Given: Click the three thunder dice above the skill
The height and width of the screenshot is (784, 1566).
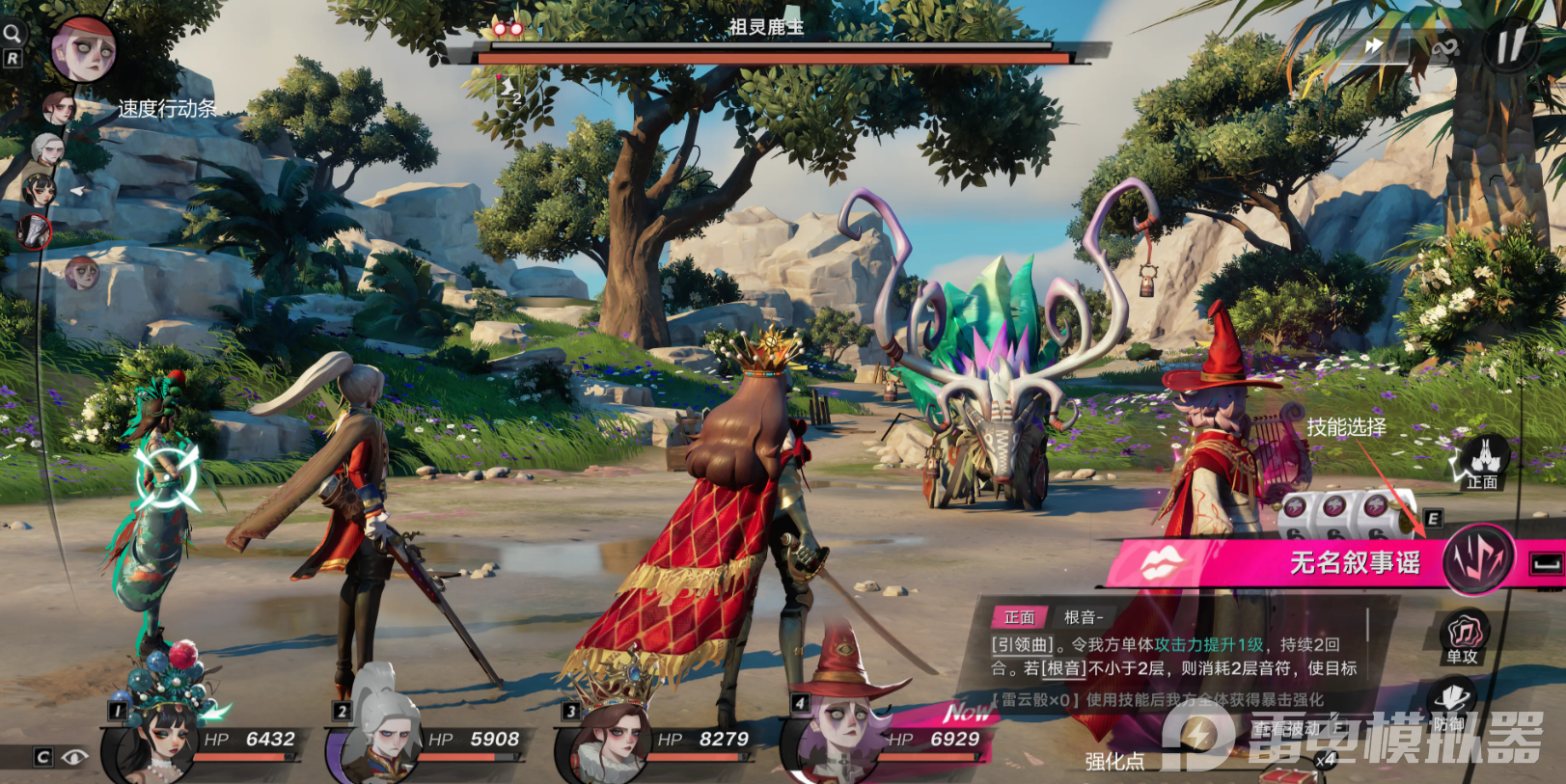Looking at the screenshot, I should tap(1336, 508).
